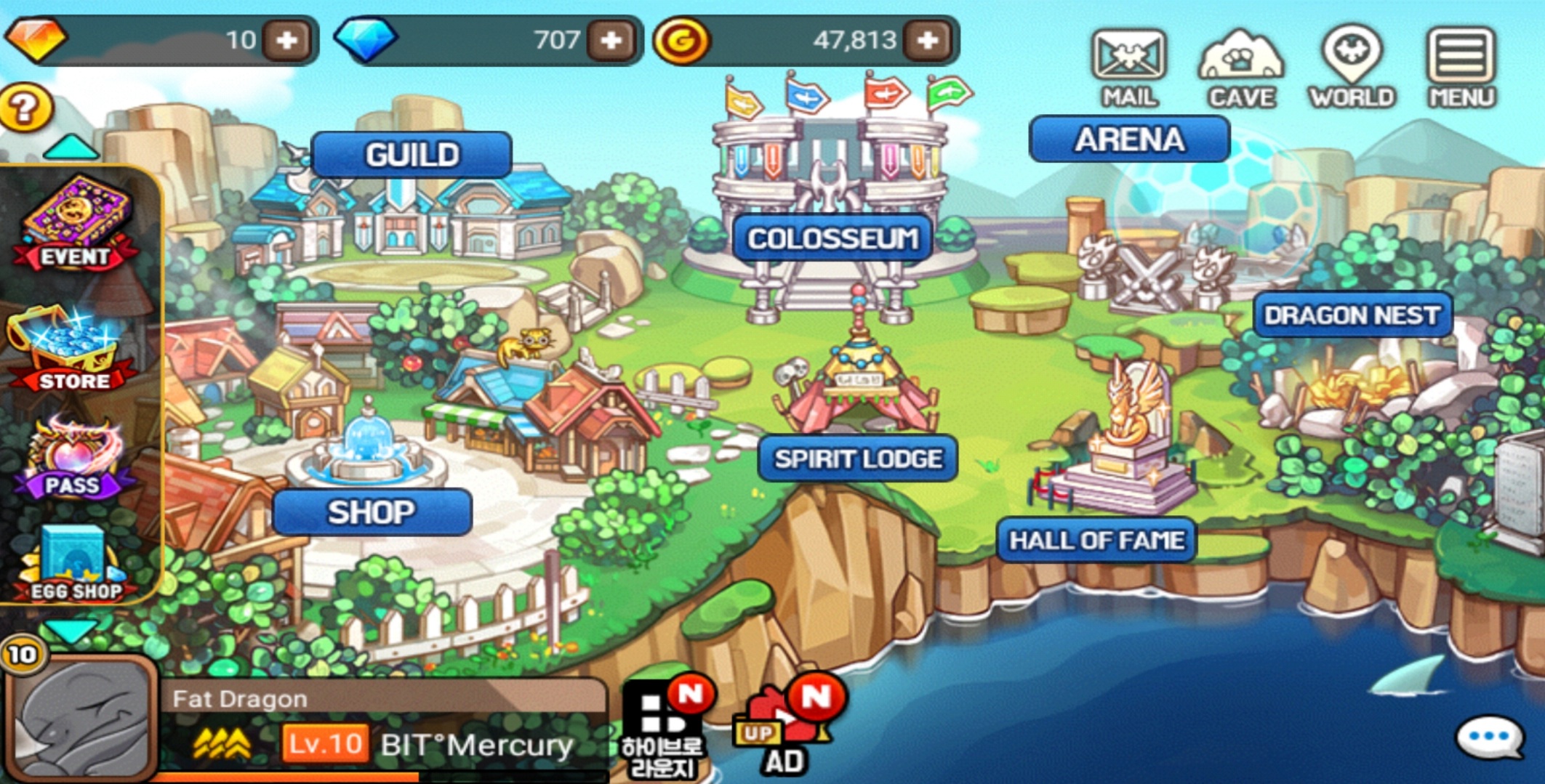Open the Mail inbox

coord(1128,67)
